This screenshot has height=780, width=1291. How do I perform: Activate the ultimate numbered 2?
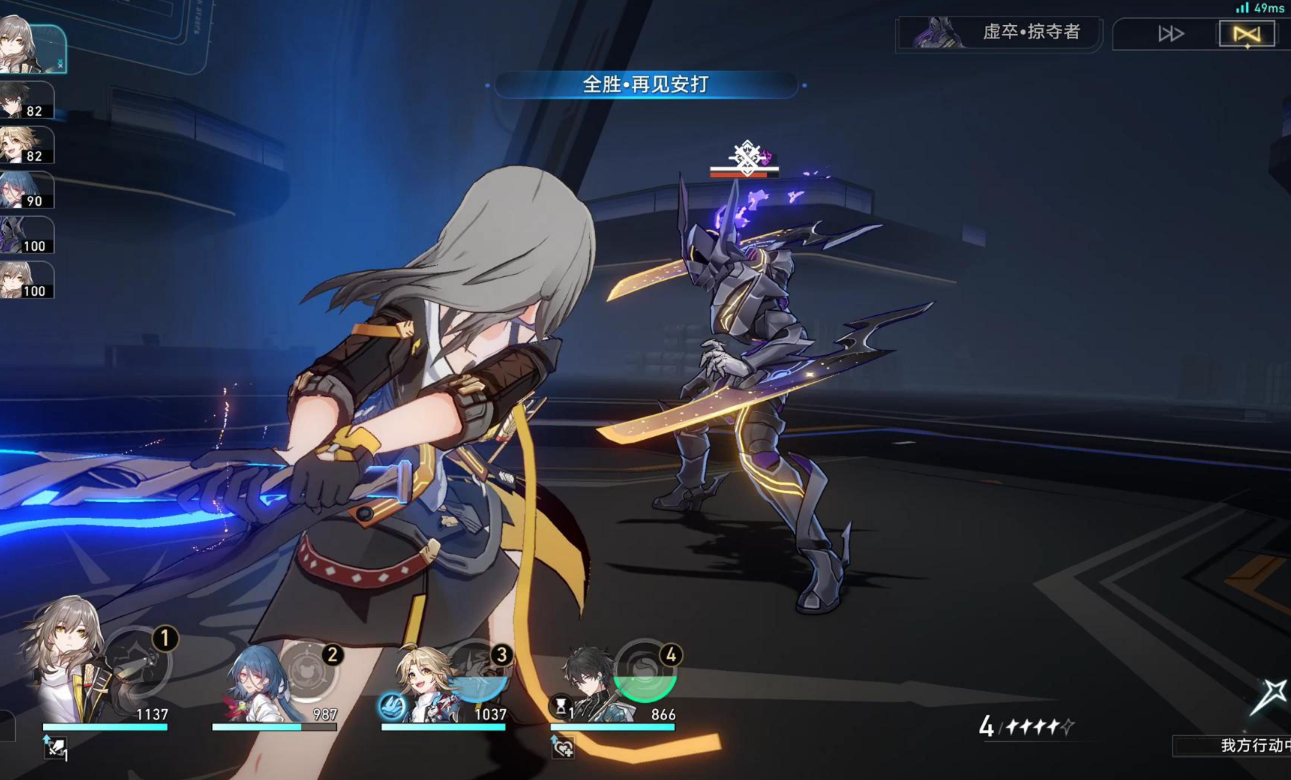click(310, 670)
